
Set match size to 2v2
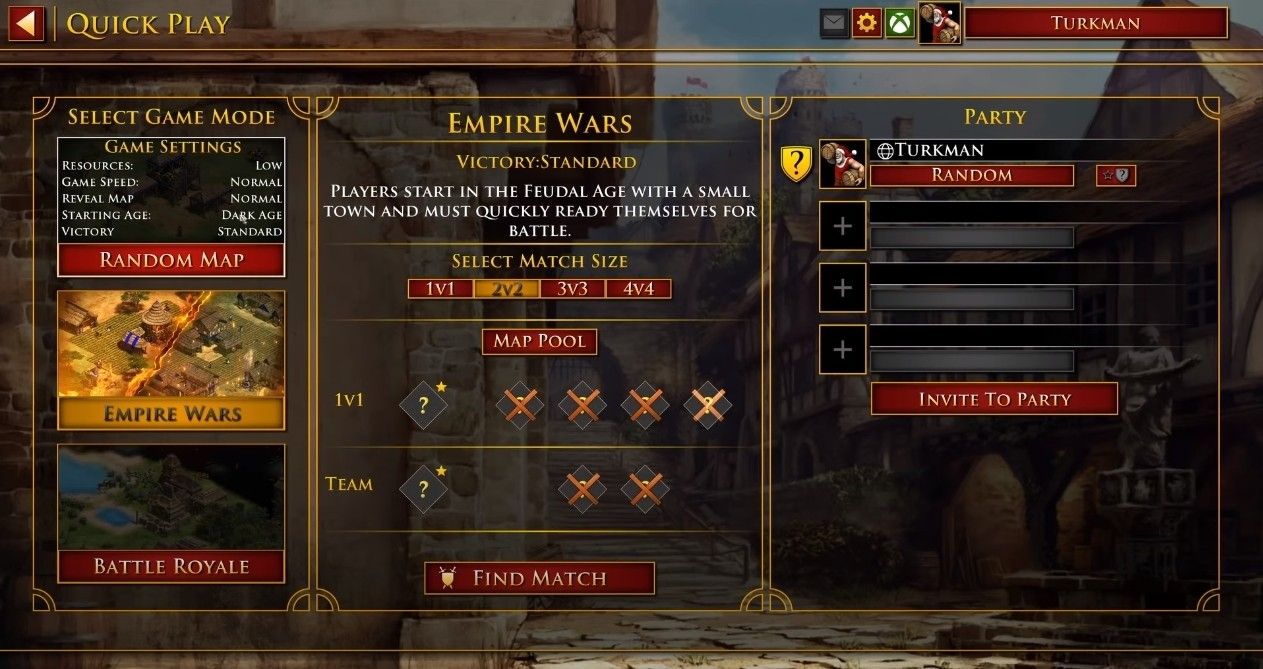(507, 289)
